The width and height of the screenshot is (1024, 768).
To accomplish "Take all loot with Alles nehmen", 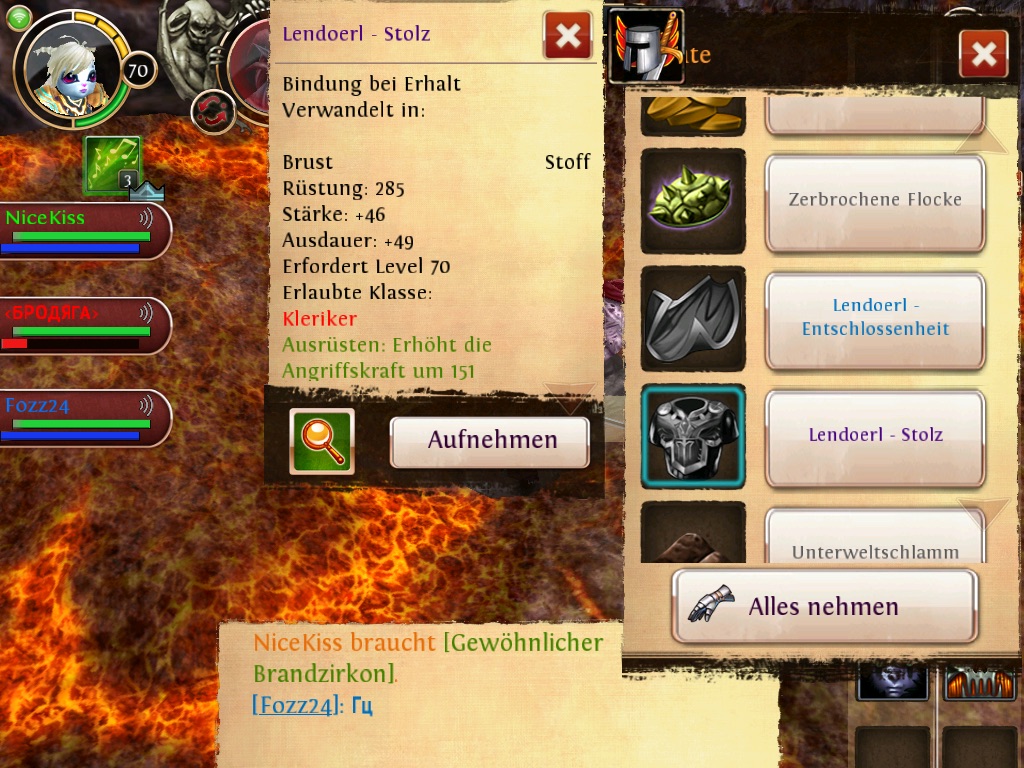I will (824, 606).
